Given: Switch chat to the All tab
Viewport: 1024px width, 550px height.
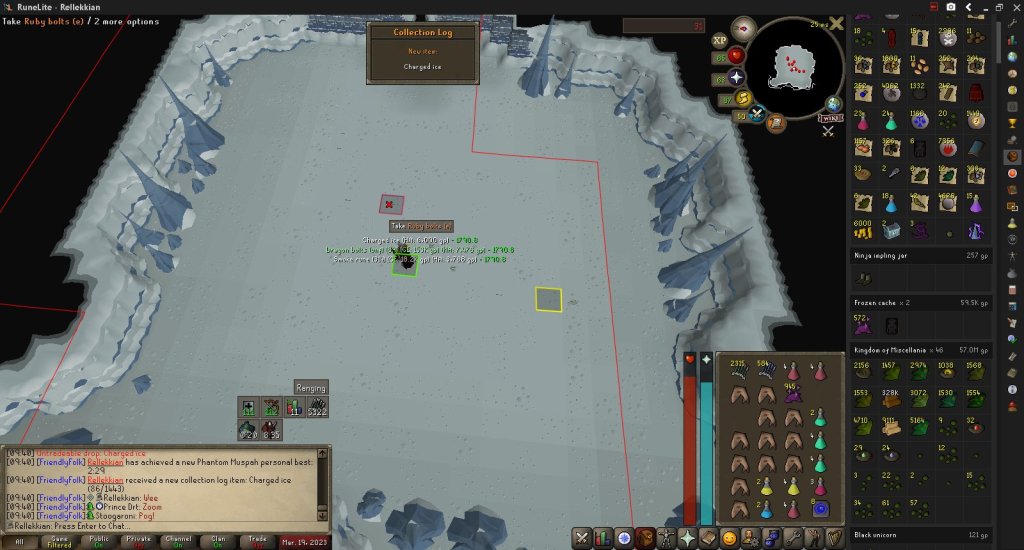Looking at the screenshot, I should [20, 540].
